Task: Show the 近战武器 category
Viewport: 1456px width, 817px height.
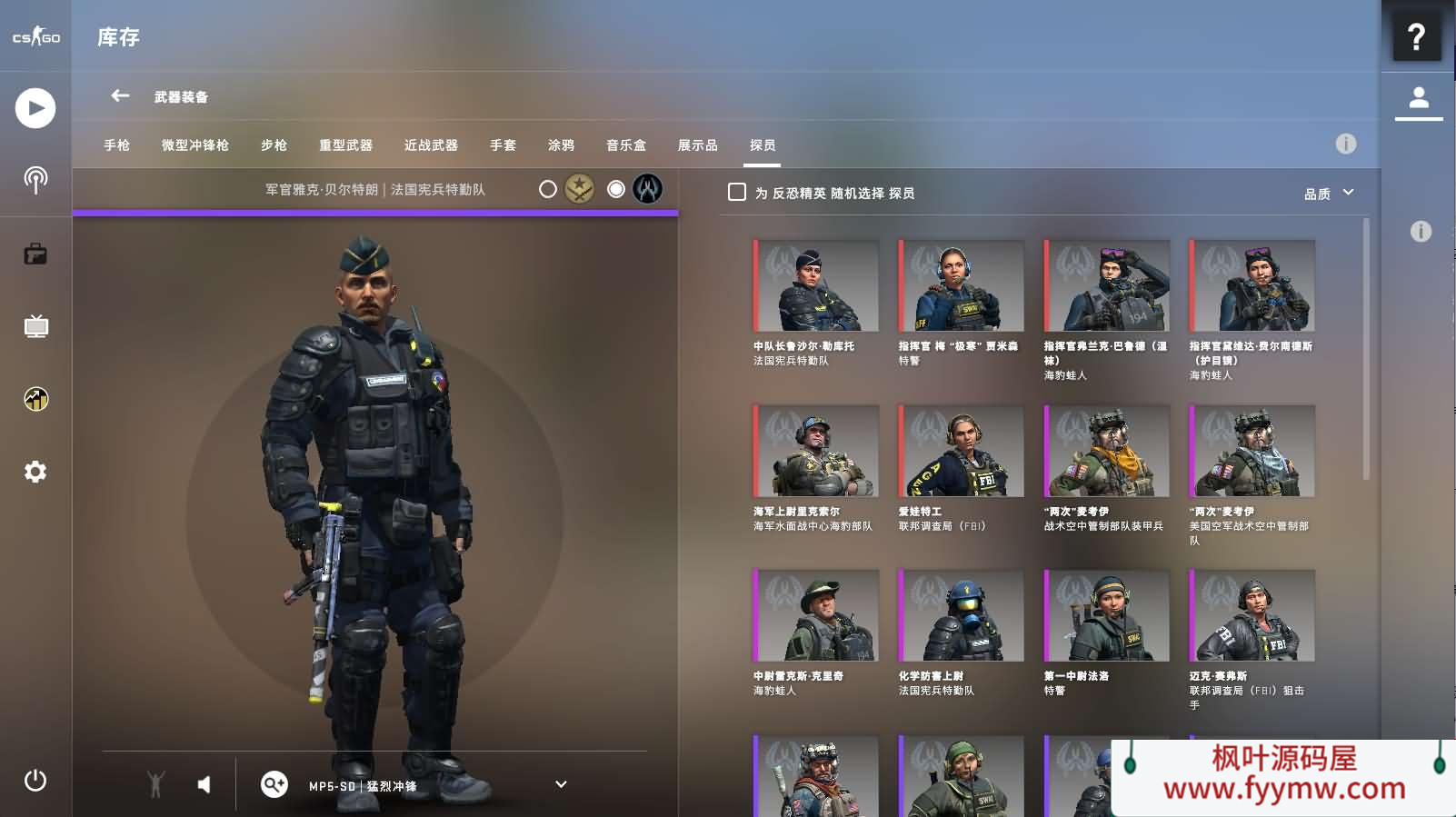Action: click(431, 145)
